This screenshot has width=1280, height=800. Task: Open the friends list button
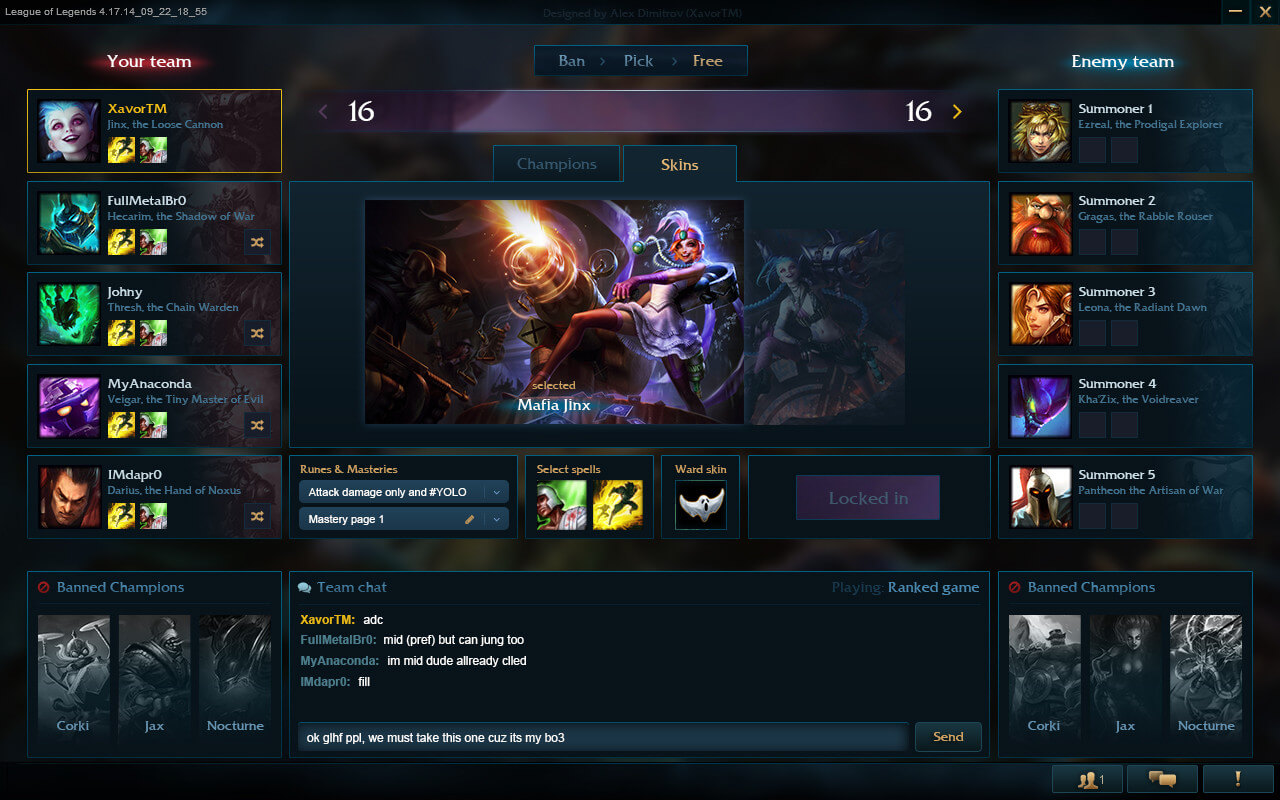[1089, 779]
